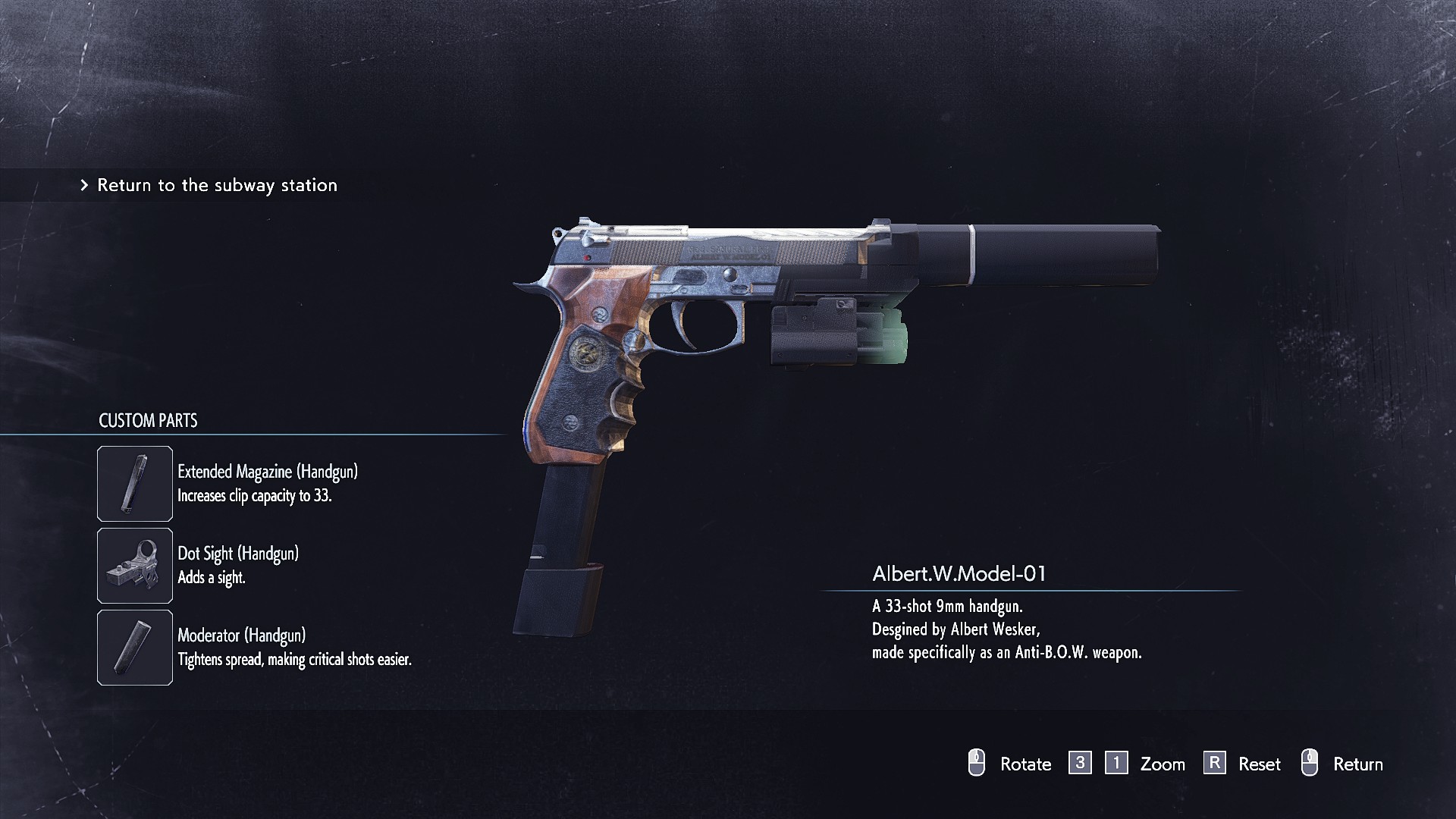Pick the Moderator custom part icon
This screenshot has height=819, width=1456.
click(x=135, y=648)
